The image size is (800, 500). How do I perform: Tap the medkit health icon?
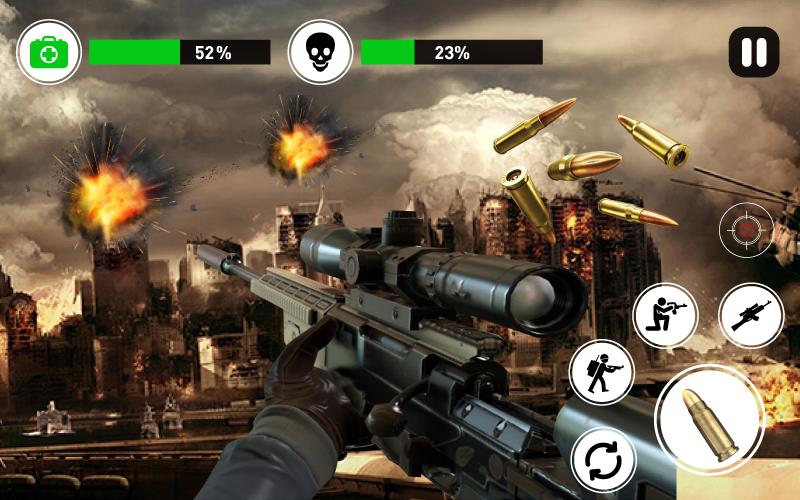pyautogui.click(x=48, y=52)
